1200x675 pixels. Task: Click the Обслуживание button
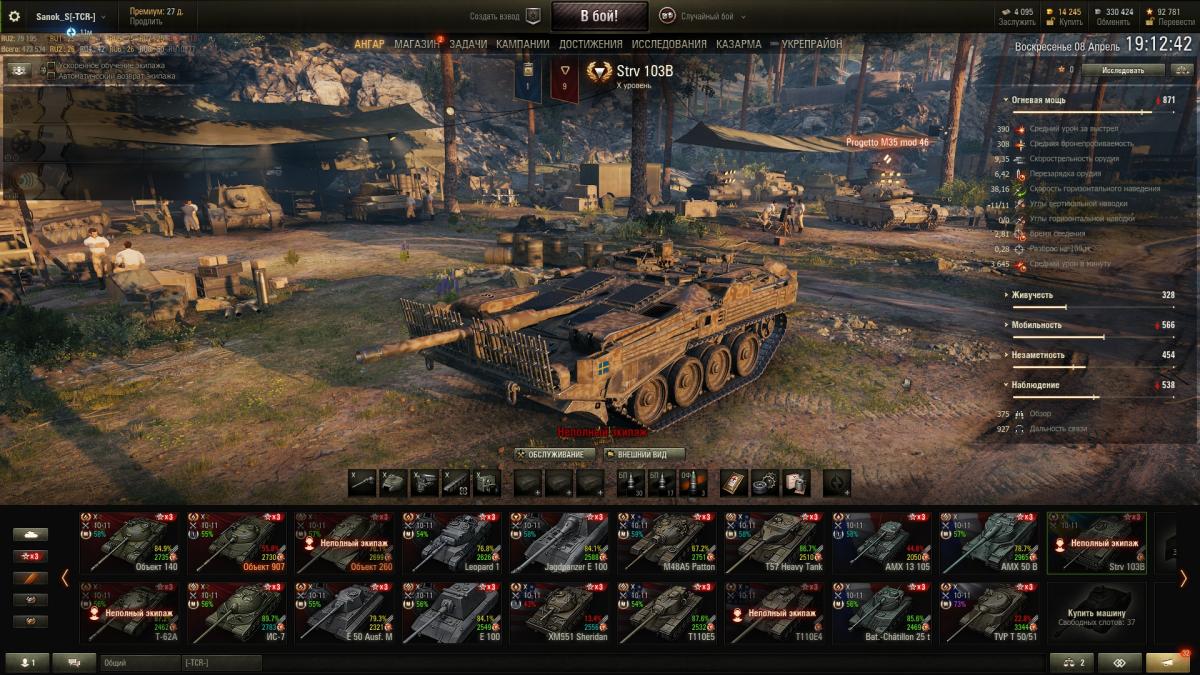click(x=556, y=454)
